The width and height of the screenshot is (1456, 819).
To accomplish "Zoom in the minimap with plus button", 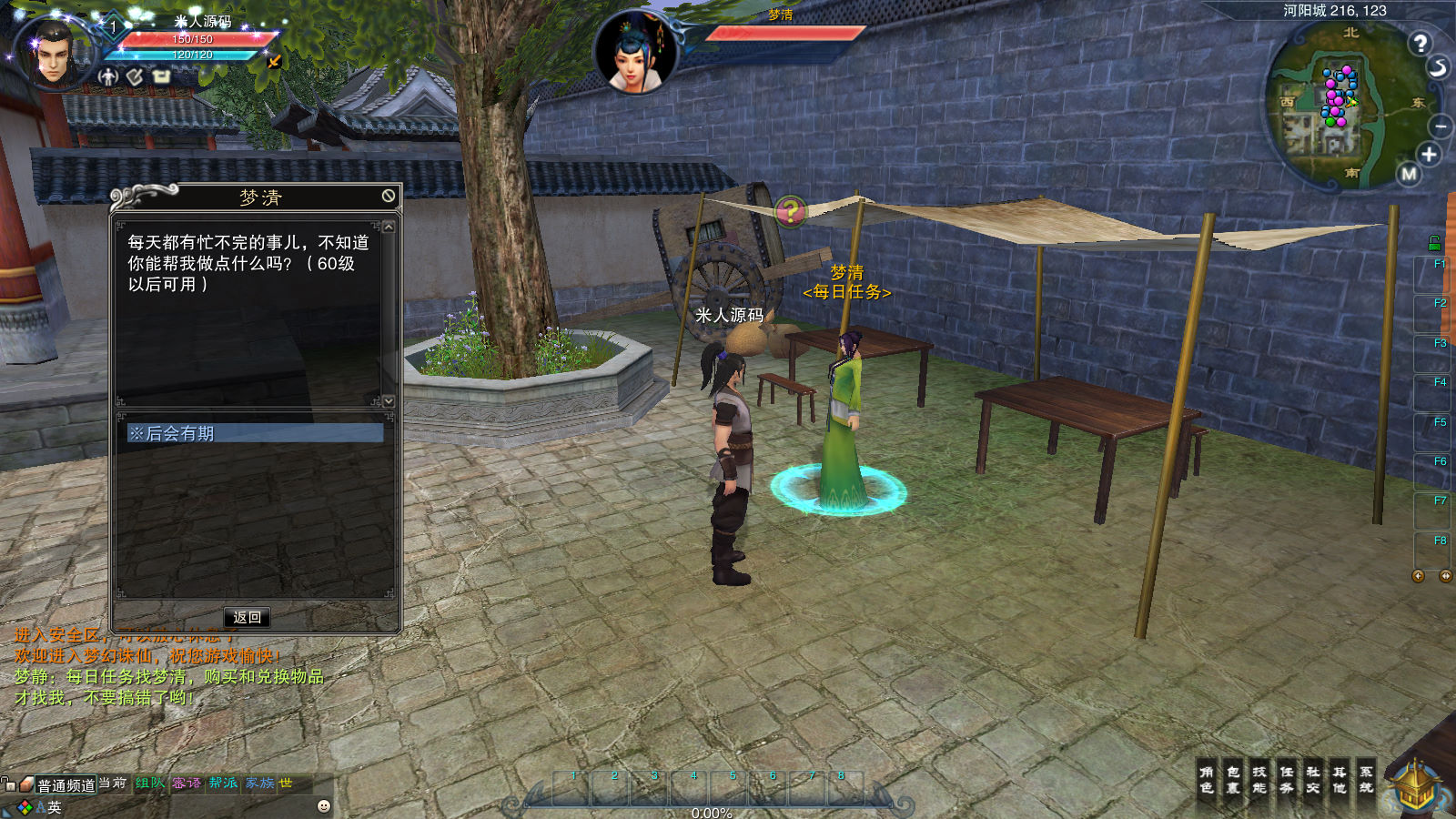I will (1429, 155).
